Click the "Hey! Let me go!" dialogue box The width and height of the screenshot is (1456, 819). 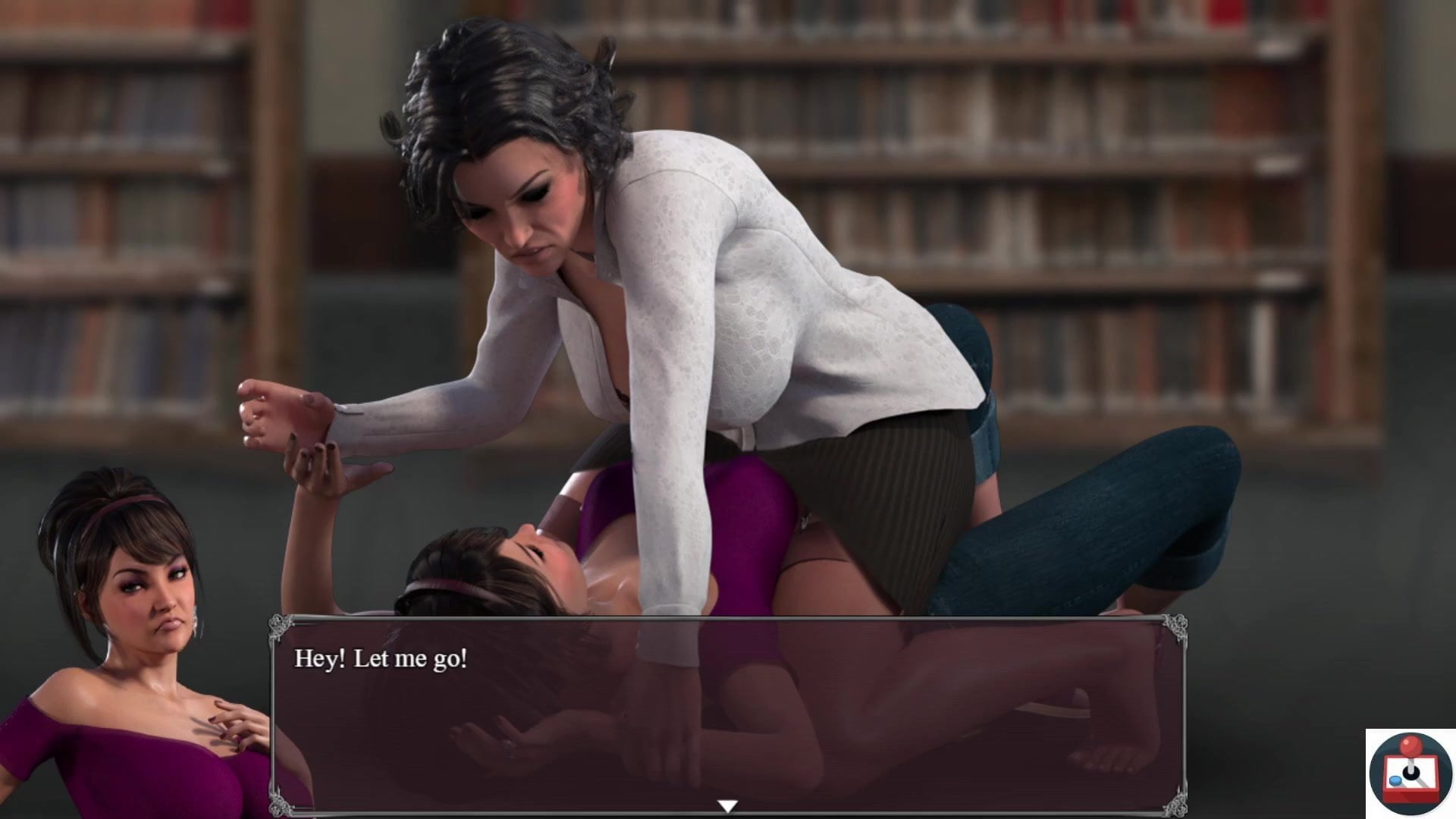click(x=728, y=713)
